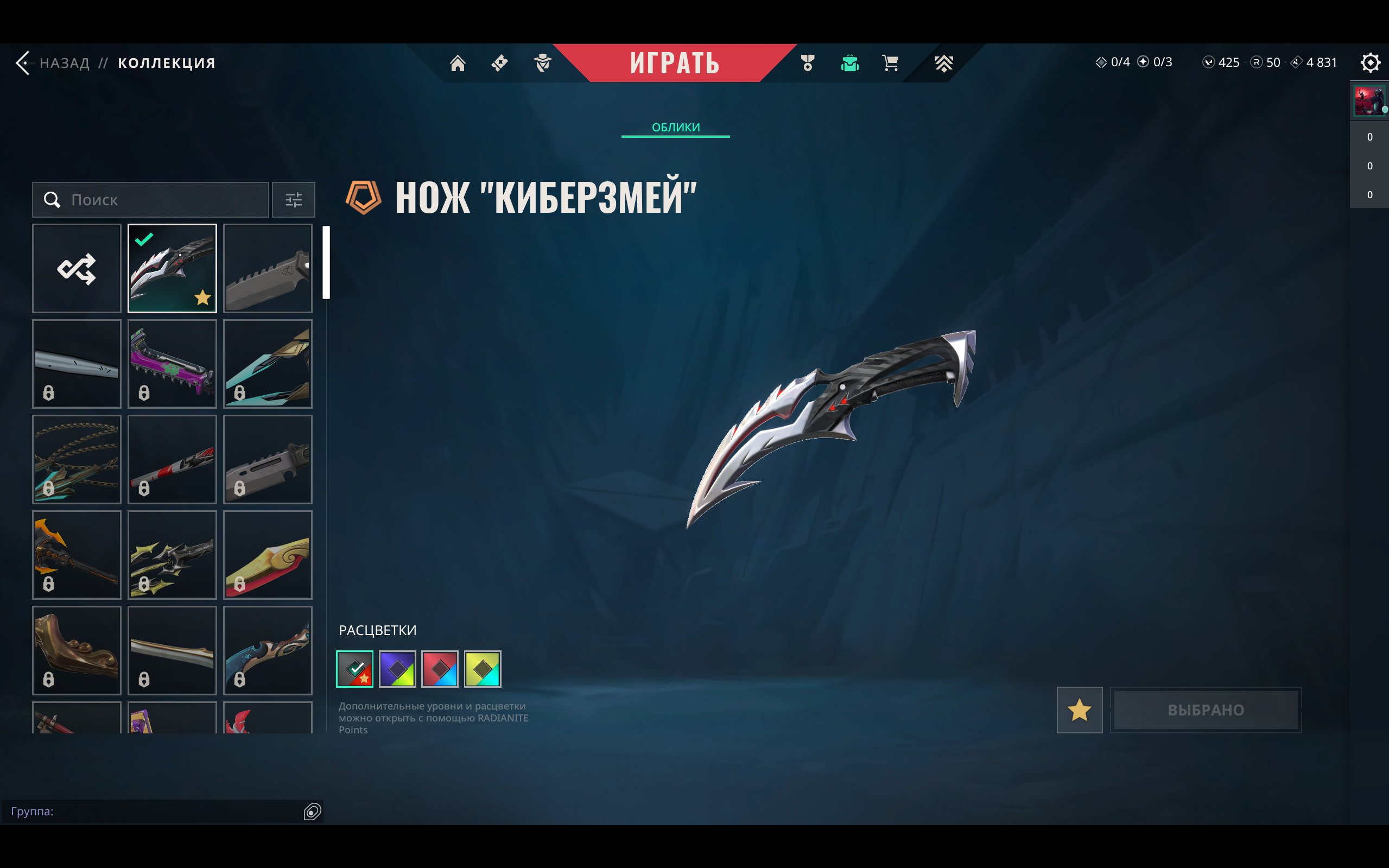Click the magnifying glass in search bar

pos(52,200)
